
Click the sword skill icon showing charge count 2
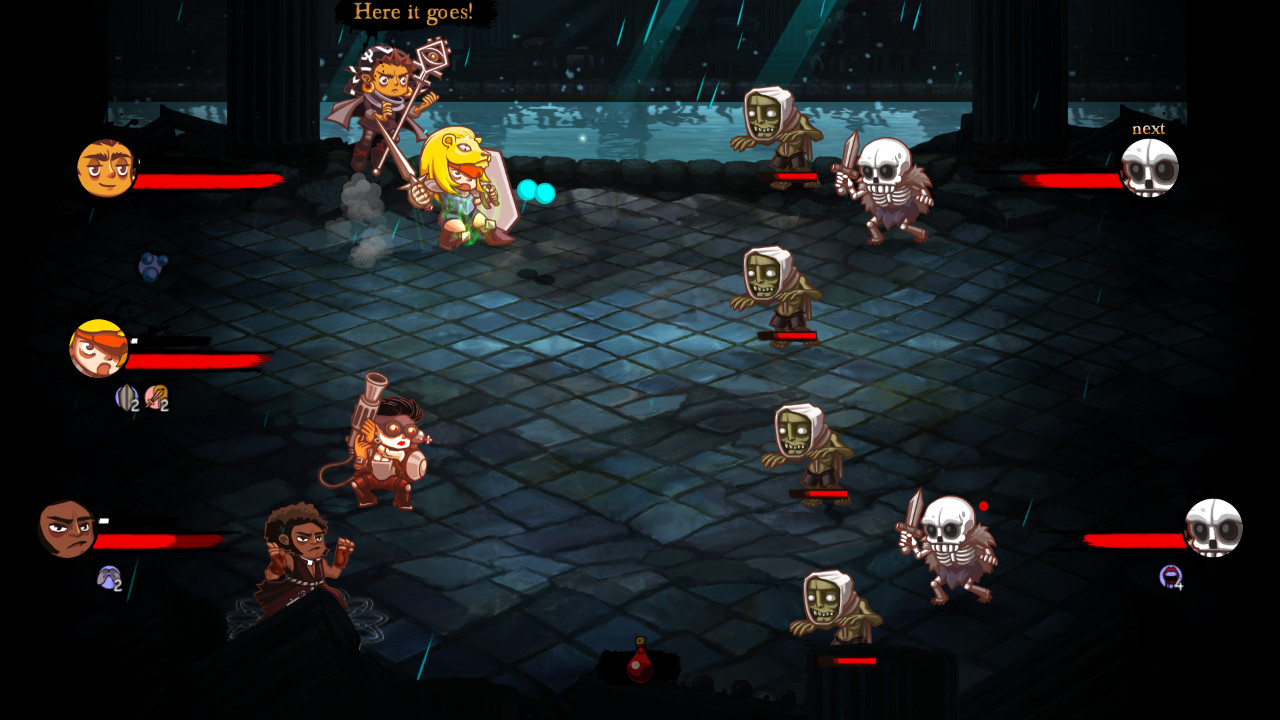156,398
